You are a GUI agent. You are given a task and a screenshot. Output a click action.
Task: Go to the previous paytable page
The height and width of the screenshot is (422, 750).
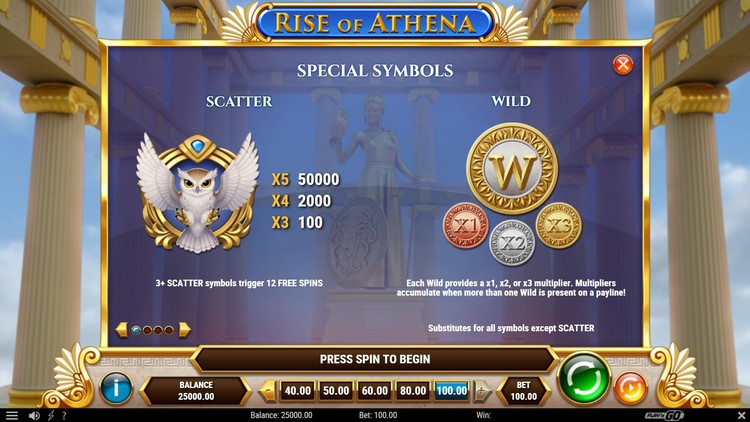122,329
